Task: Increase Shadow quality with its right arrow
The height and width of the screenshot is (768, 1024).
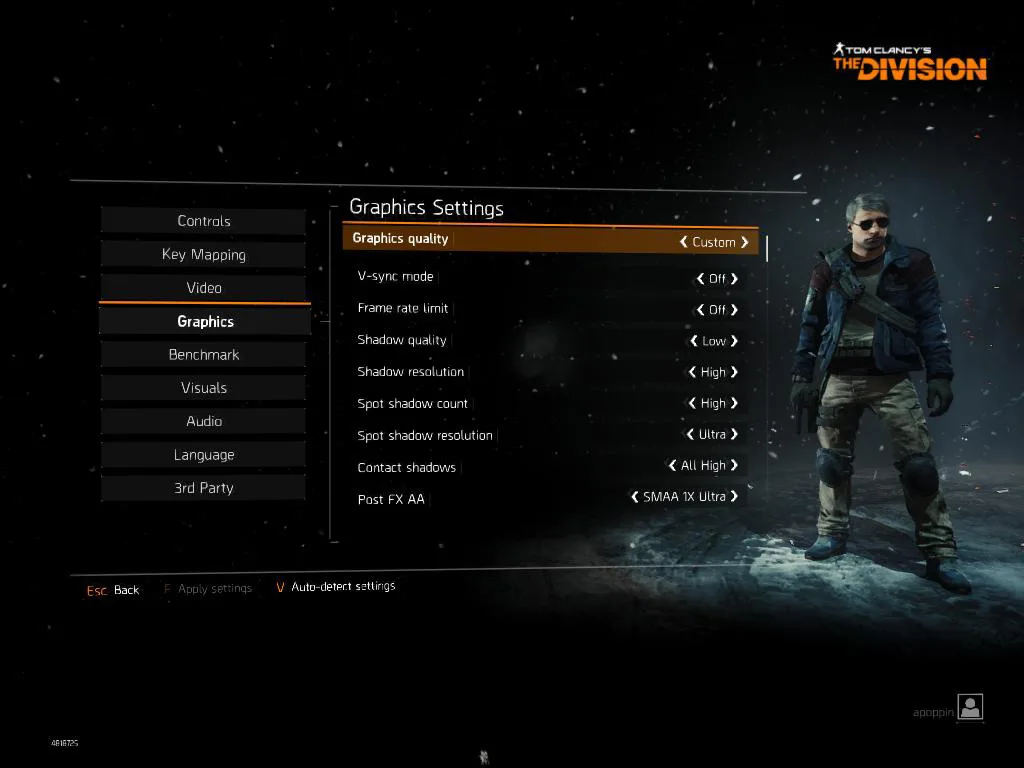Action: click(x=735, y=341)
